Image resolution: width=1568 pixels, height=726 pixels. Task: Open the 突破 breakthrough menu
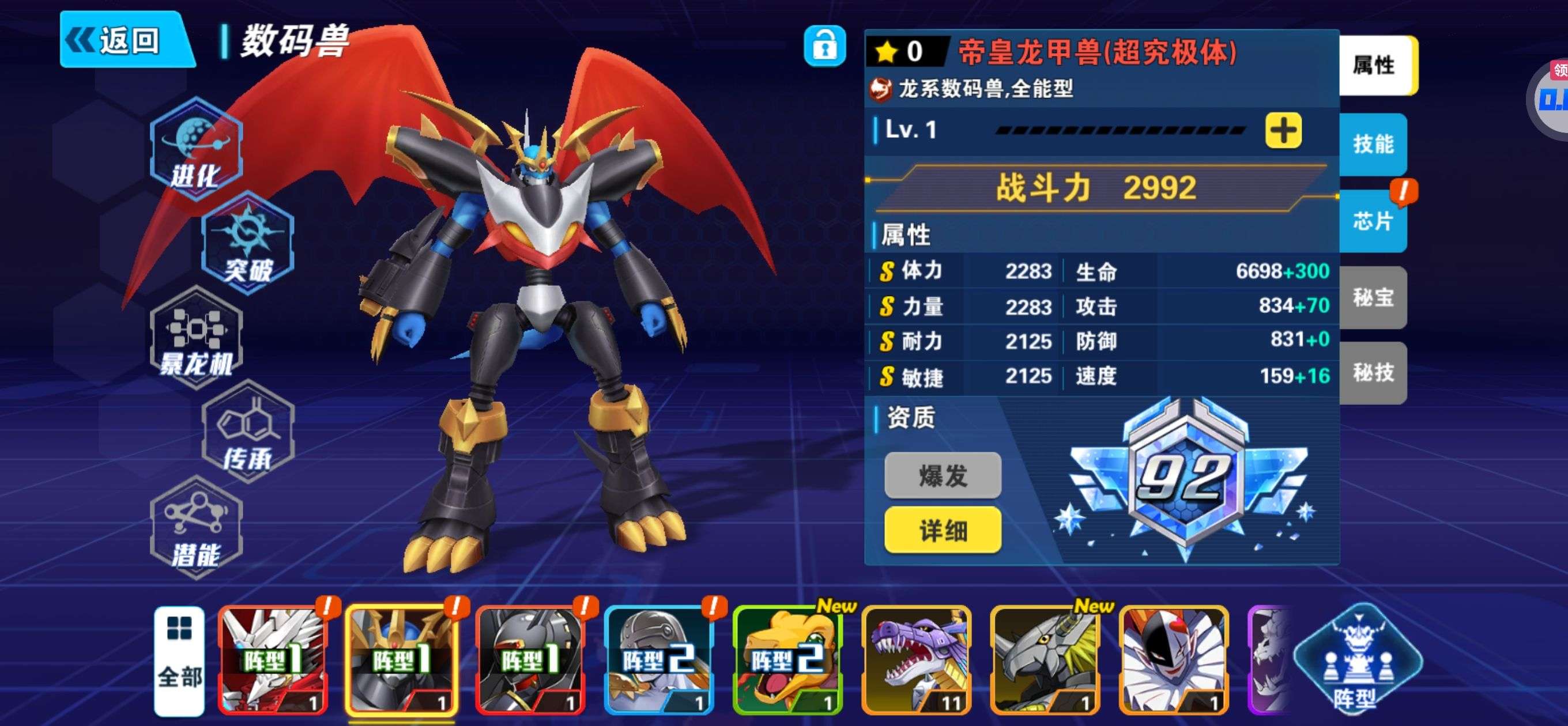pyautogui.click(x=248, y=244)
